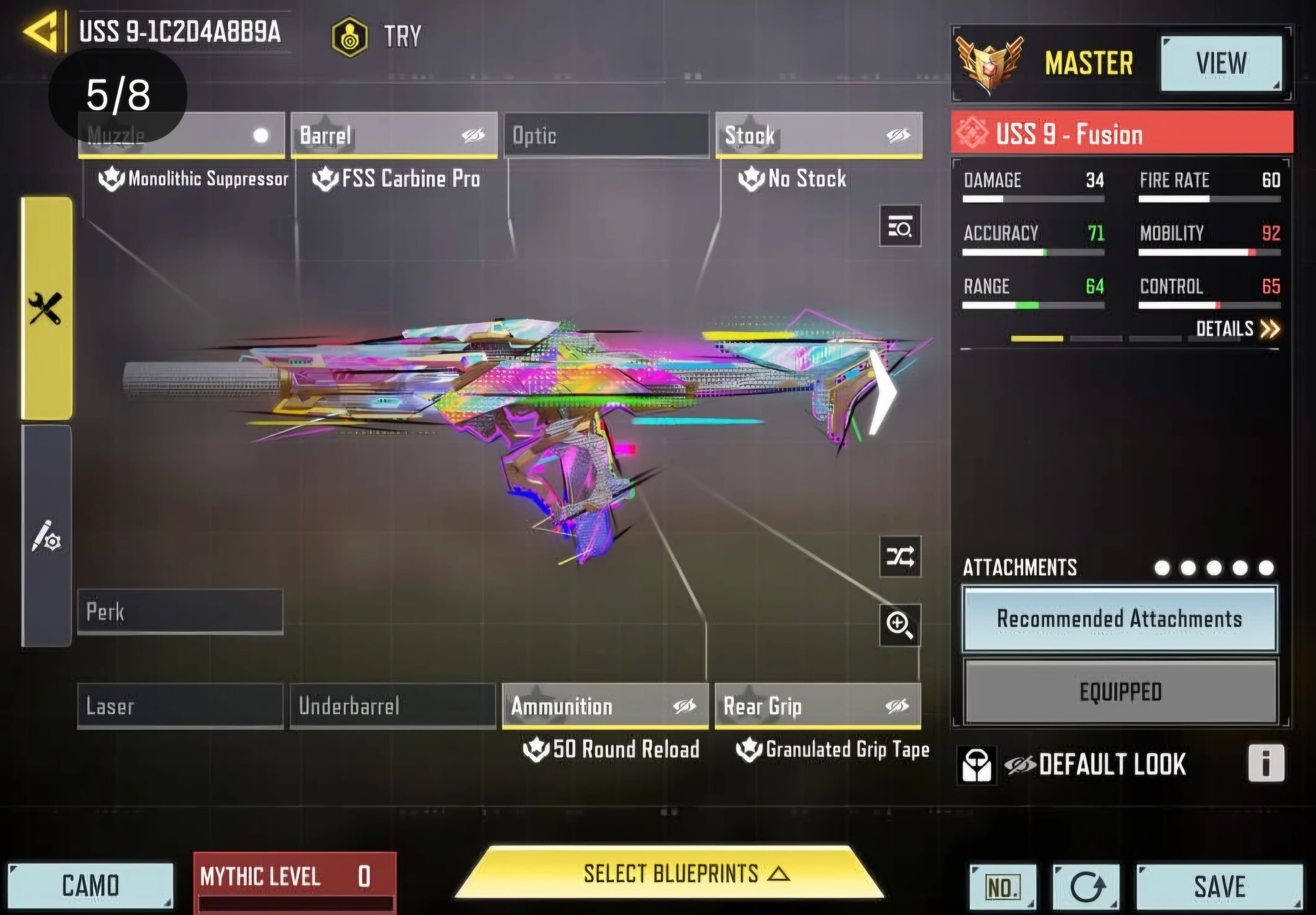The width and height of the screenshot is (1316, 915).
Task: Go back with the yellow arrow
Action: (41, 32)
